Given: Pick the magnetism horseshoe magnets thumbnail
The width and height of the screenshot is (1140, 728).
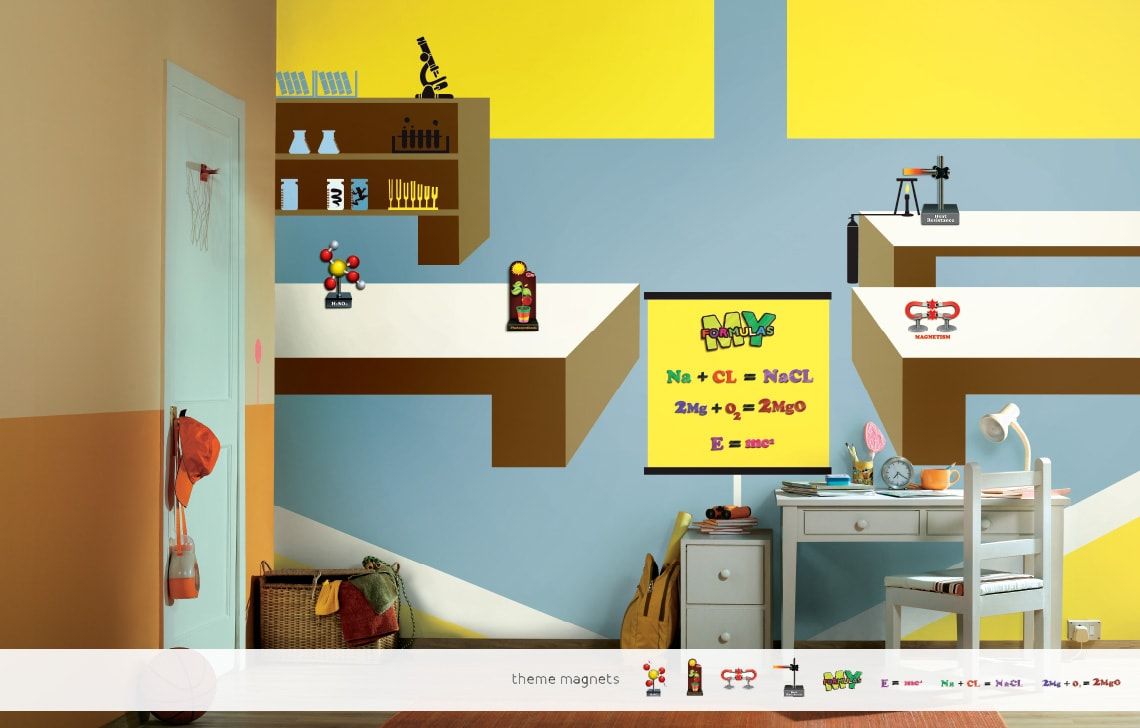Looking at the screenshot, I should point(739,679).
